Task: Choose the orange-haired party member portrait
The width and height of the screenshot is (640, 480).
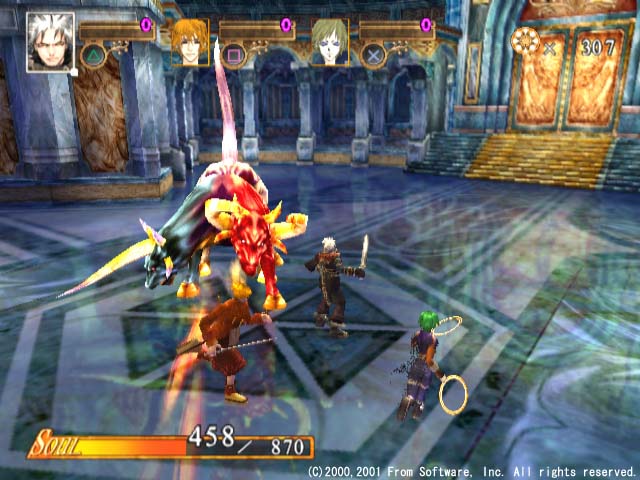Action: pyautogui.click(x=189, y=41)
